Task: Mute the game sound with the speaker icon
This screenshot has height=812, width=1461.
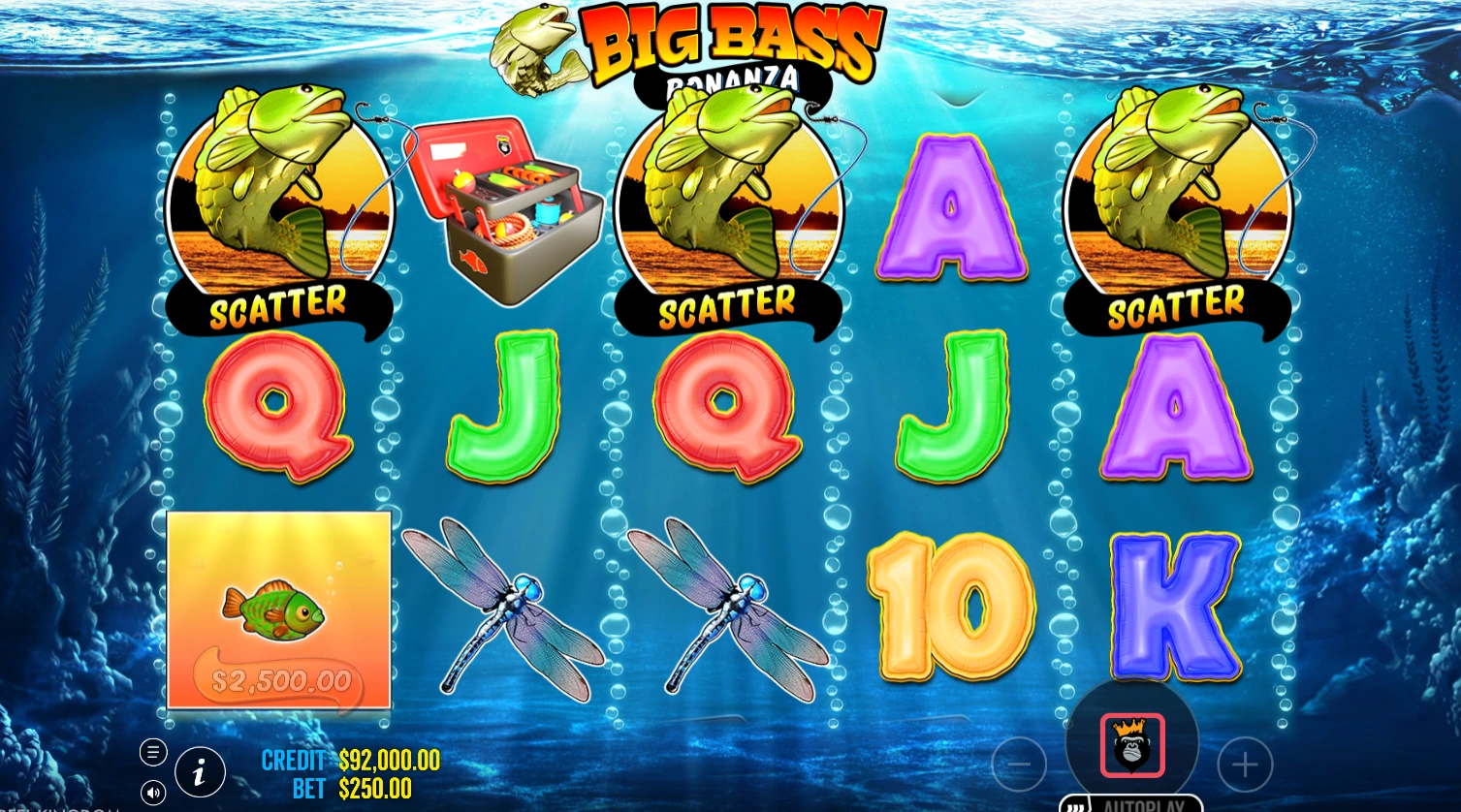Action: pos(152,792)
